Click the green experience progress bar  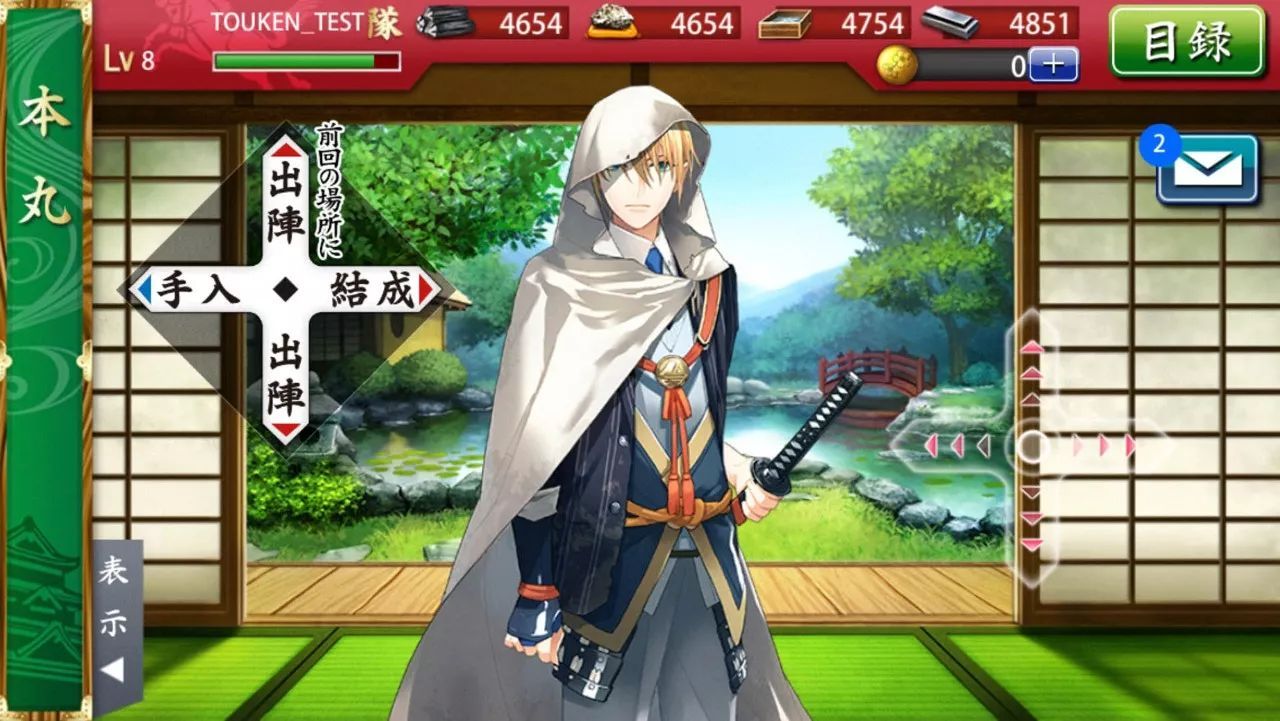pos(300,60)
